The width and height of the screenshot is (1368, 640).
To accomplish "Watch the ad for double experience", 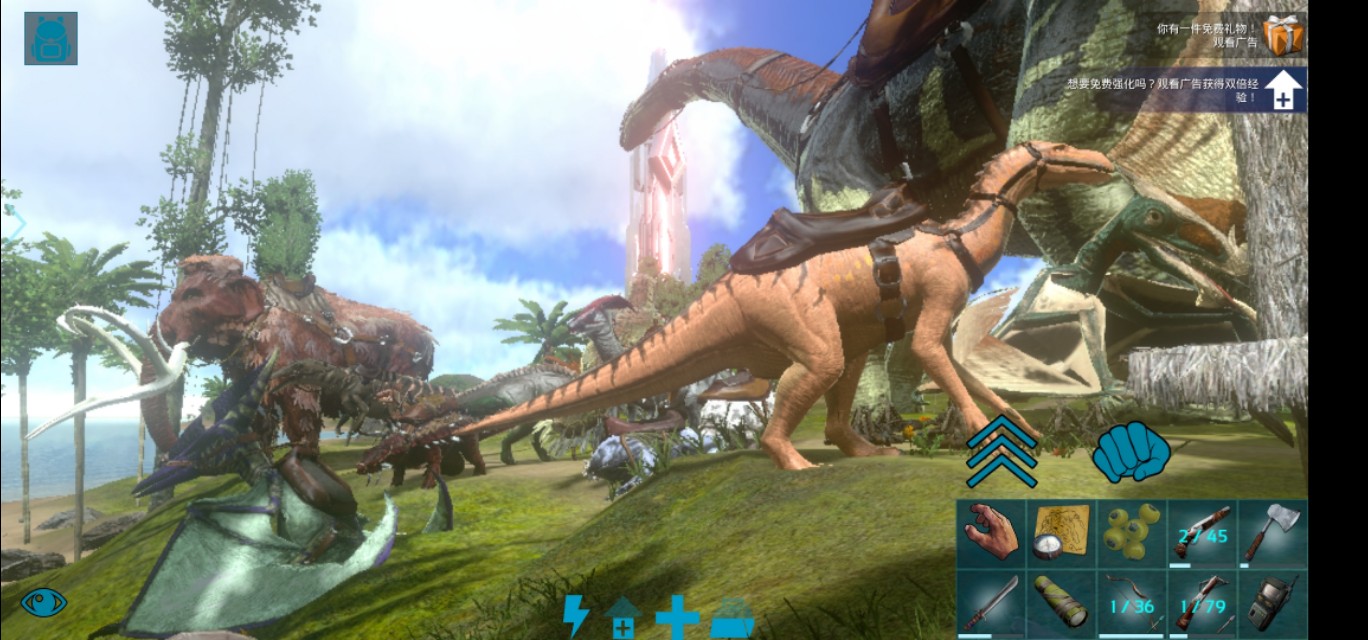I will (1283, 91).
